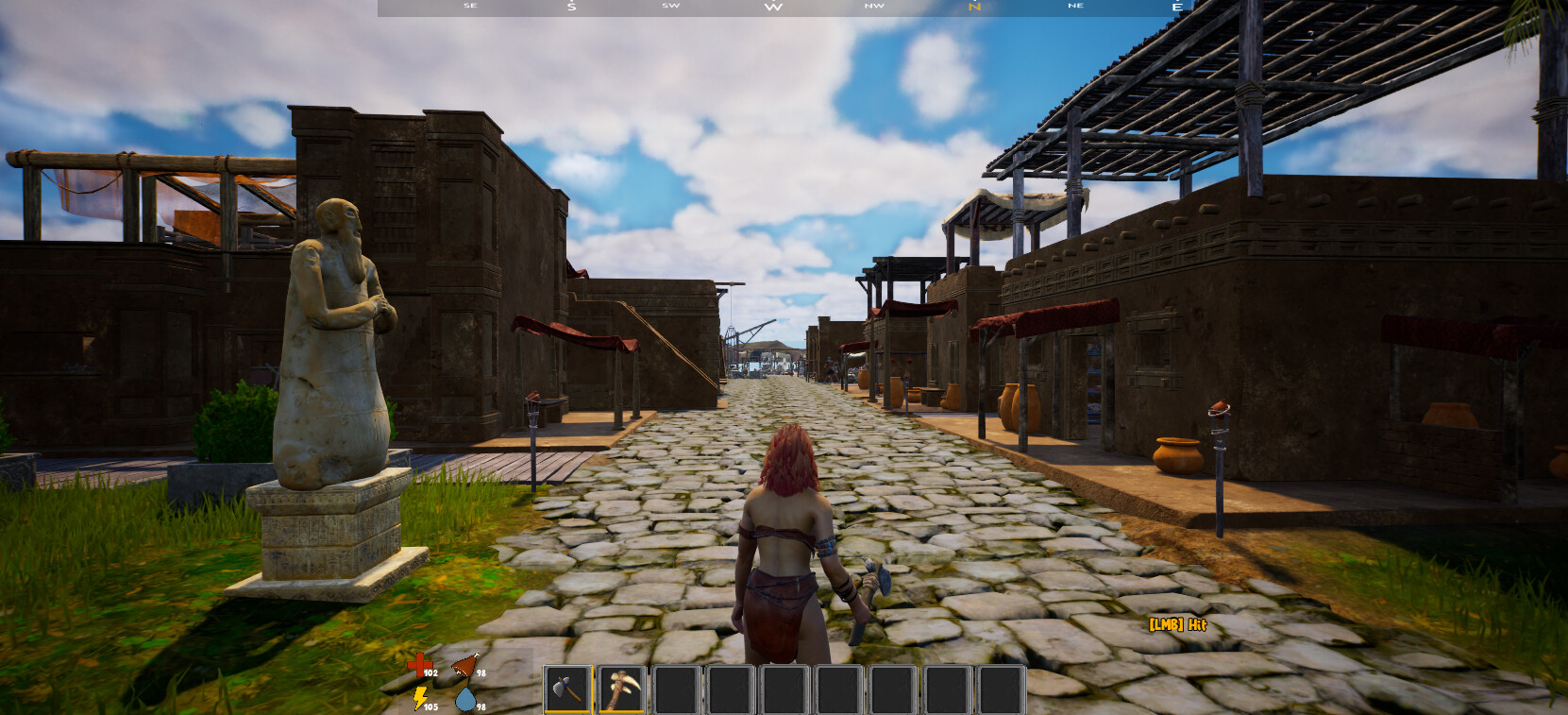The width and height of the screenshot is (1568, 715).
Task: Select the middle empty hotbar slot
Action: tap(837, 689)
